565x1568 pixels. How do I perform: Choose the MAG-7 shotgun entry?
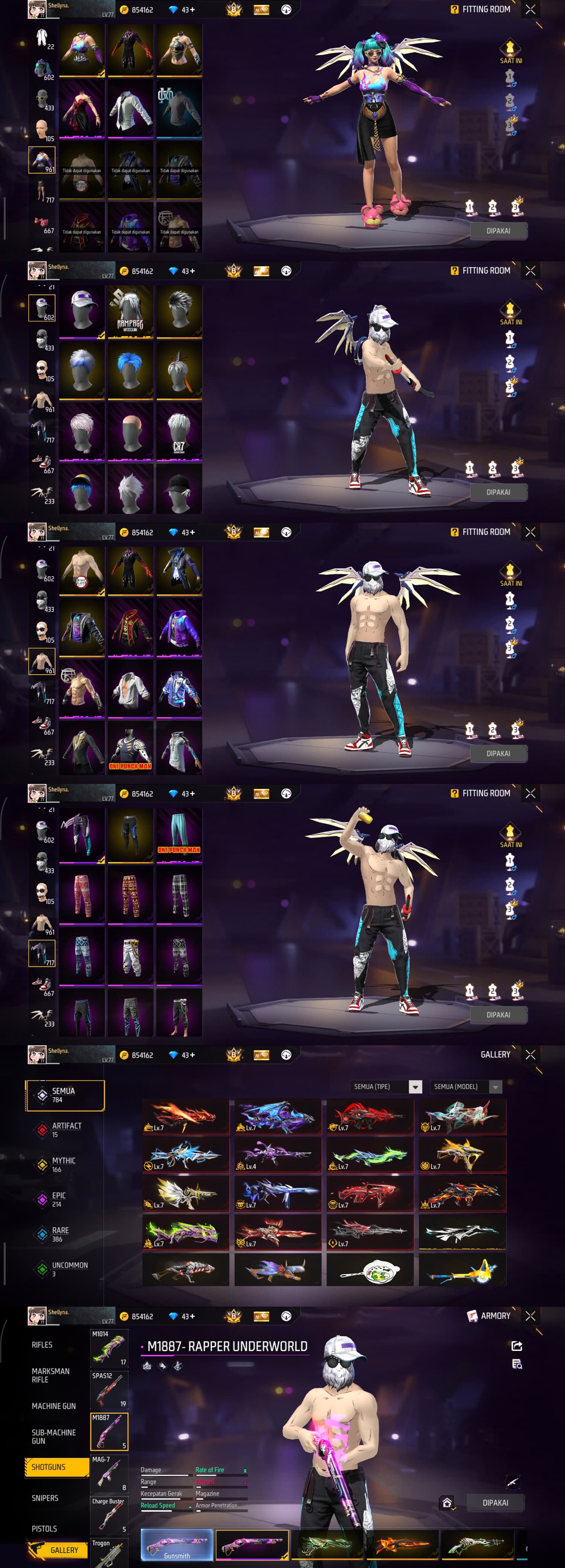[110, 1474]
